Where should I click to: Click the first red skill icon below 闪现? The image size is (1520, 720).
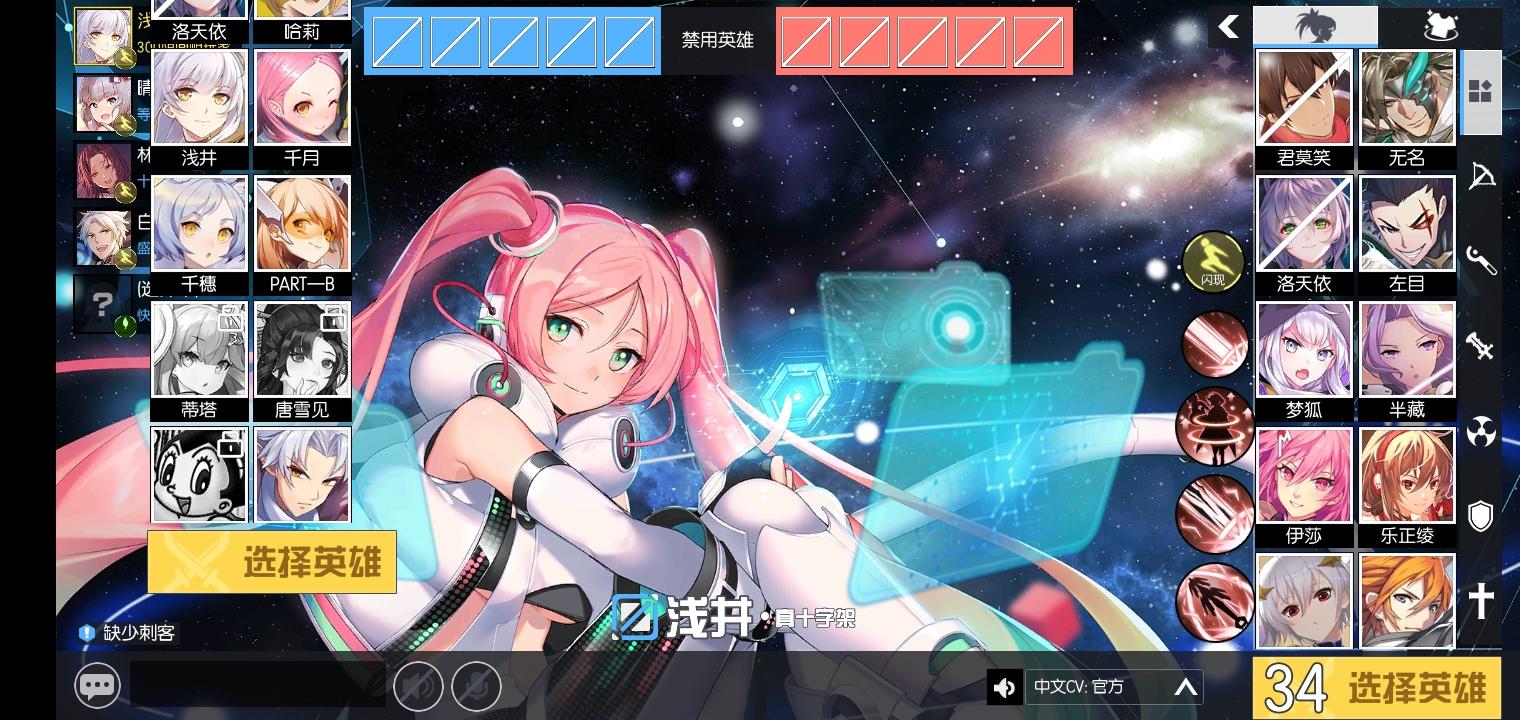pyautogui.click(x=1214, y=344)
